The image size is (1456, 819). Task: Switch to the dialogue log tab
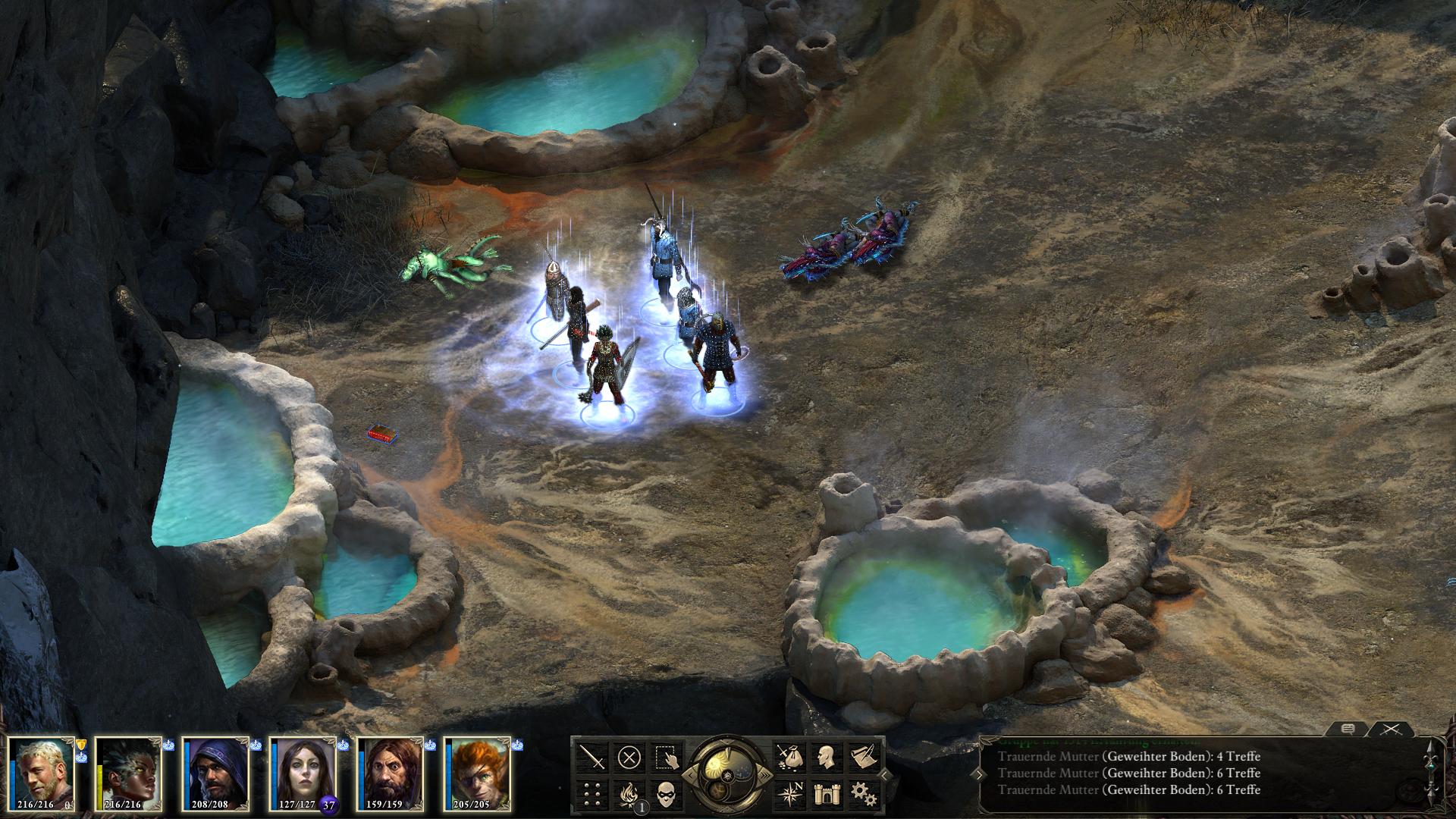[x=1348, y=729]
